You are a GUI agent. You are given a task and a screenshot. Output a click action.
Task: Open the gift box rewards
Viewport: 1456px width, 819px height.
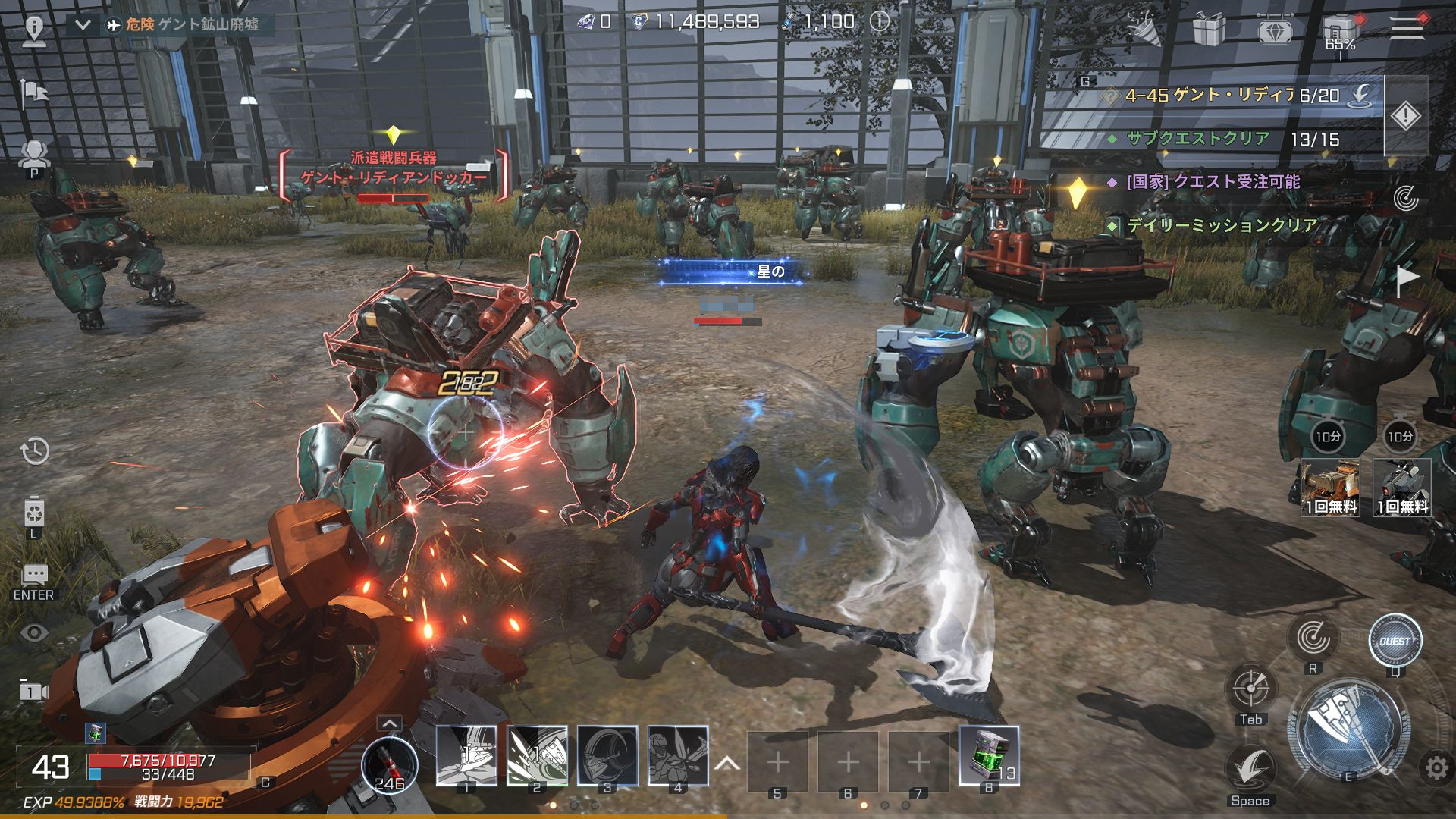(1209, 30)
